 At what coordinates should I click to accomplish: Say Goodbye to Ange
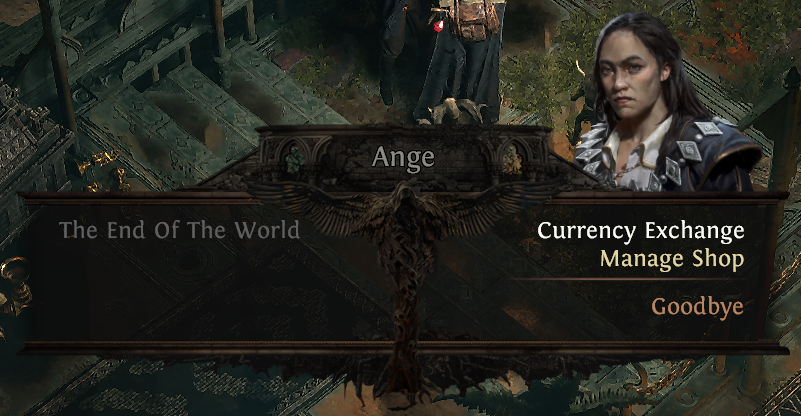pos(697,306)
